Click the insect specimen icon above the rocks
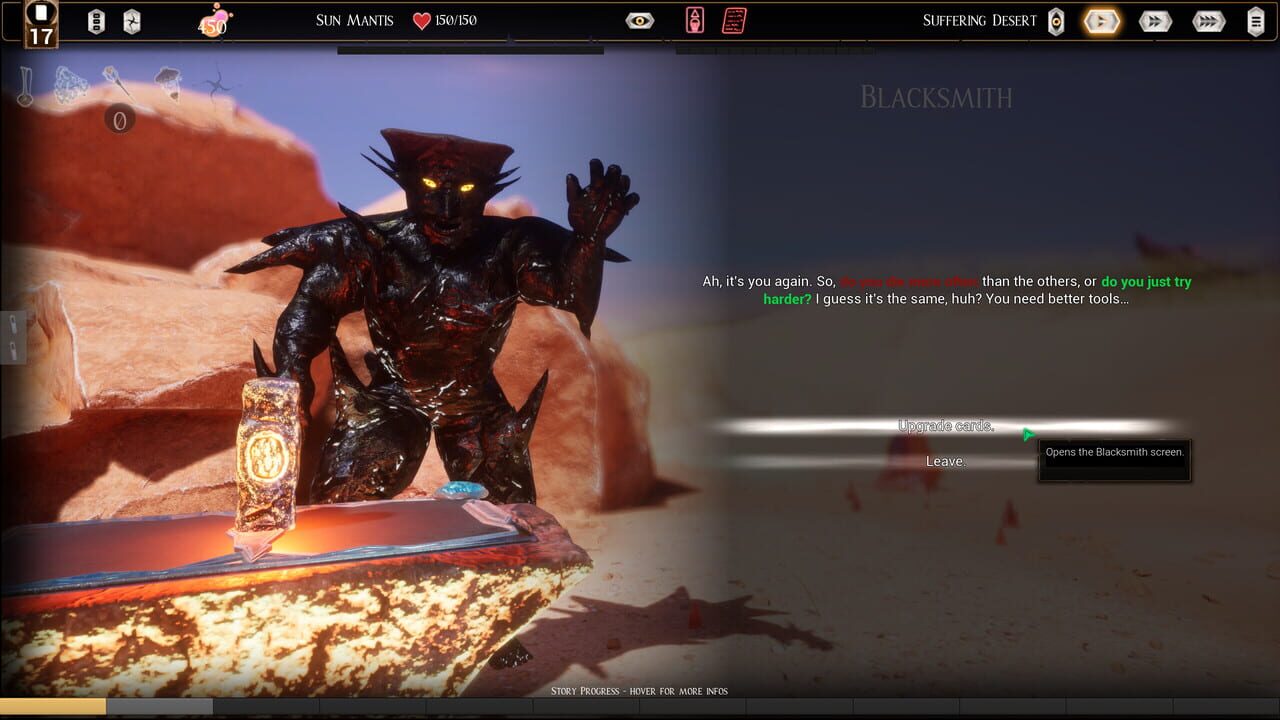The image size is (1280, 720). pyautogui.click(x=168, y=80)
